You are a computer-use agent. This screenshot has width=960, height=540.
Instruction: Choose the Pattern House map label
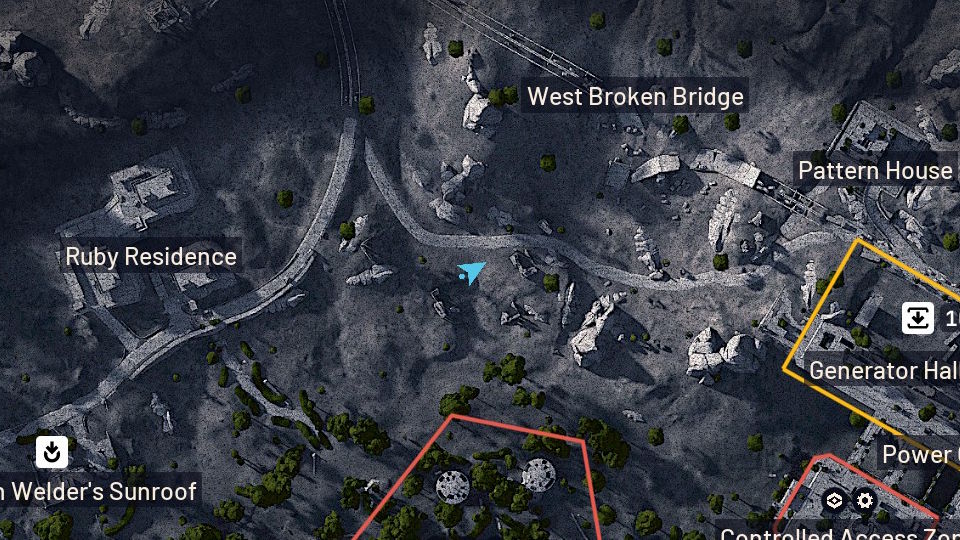875,171
